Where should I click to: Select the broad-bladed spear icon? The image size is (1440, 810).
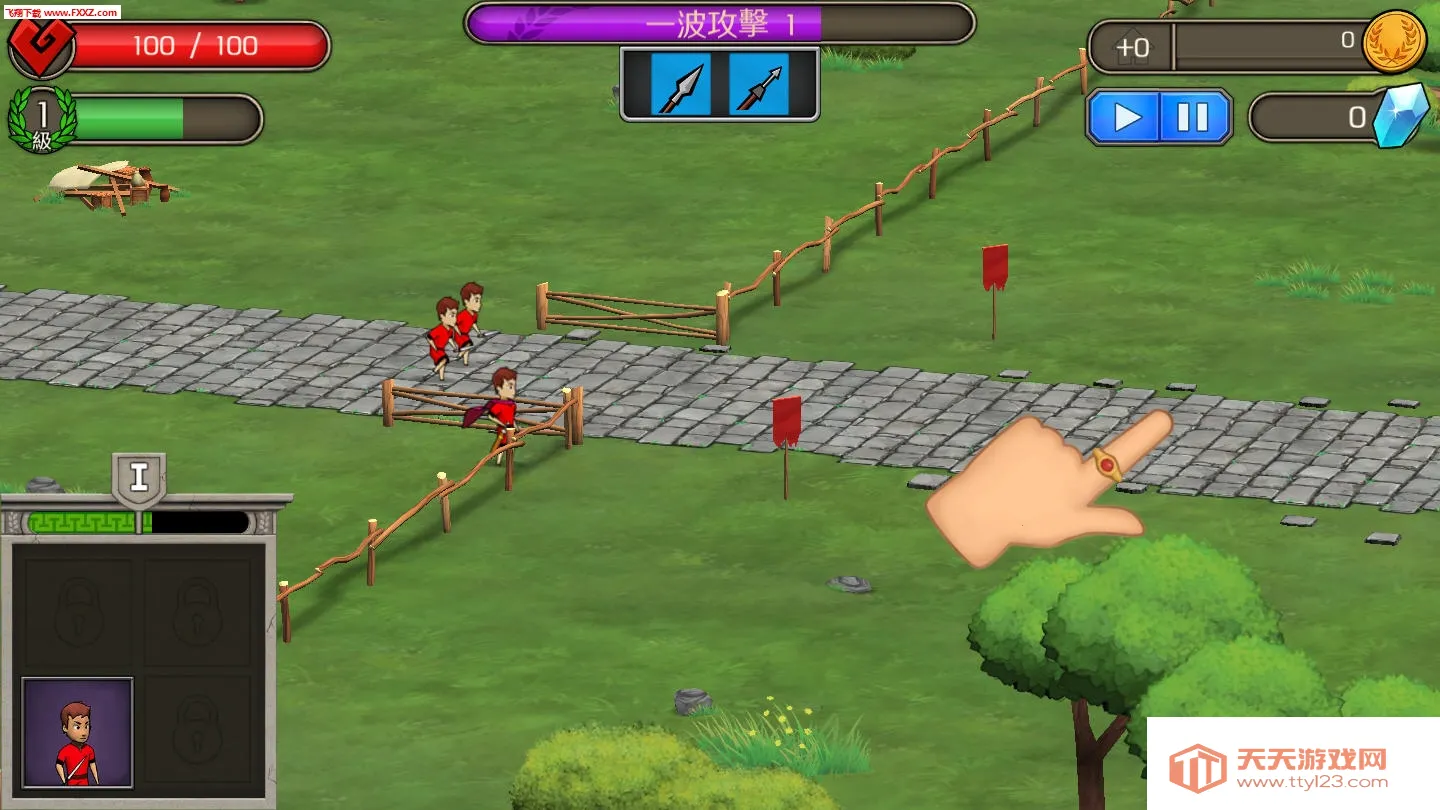[681, 85]
